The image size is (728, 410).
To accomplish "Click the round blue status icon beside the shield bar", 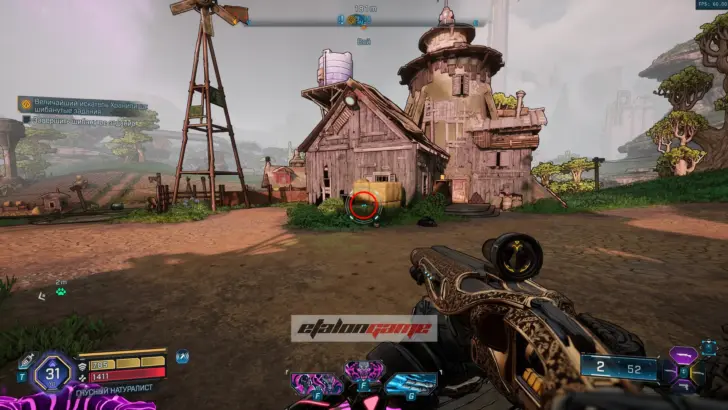I will click(182, 356).
